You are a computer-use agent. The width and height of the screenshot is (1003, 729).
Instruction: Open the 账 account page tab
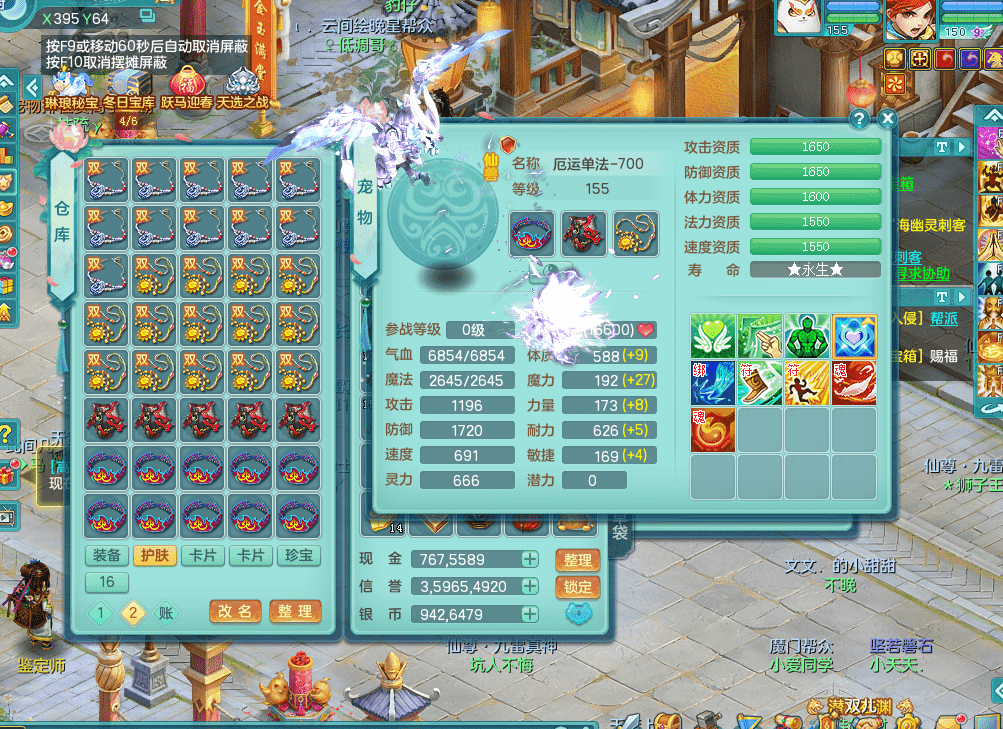167,613
